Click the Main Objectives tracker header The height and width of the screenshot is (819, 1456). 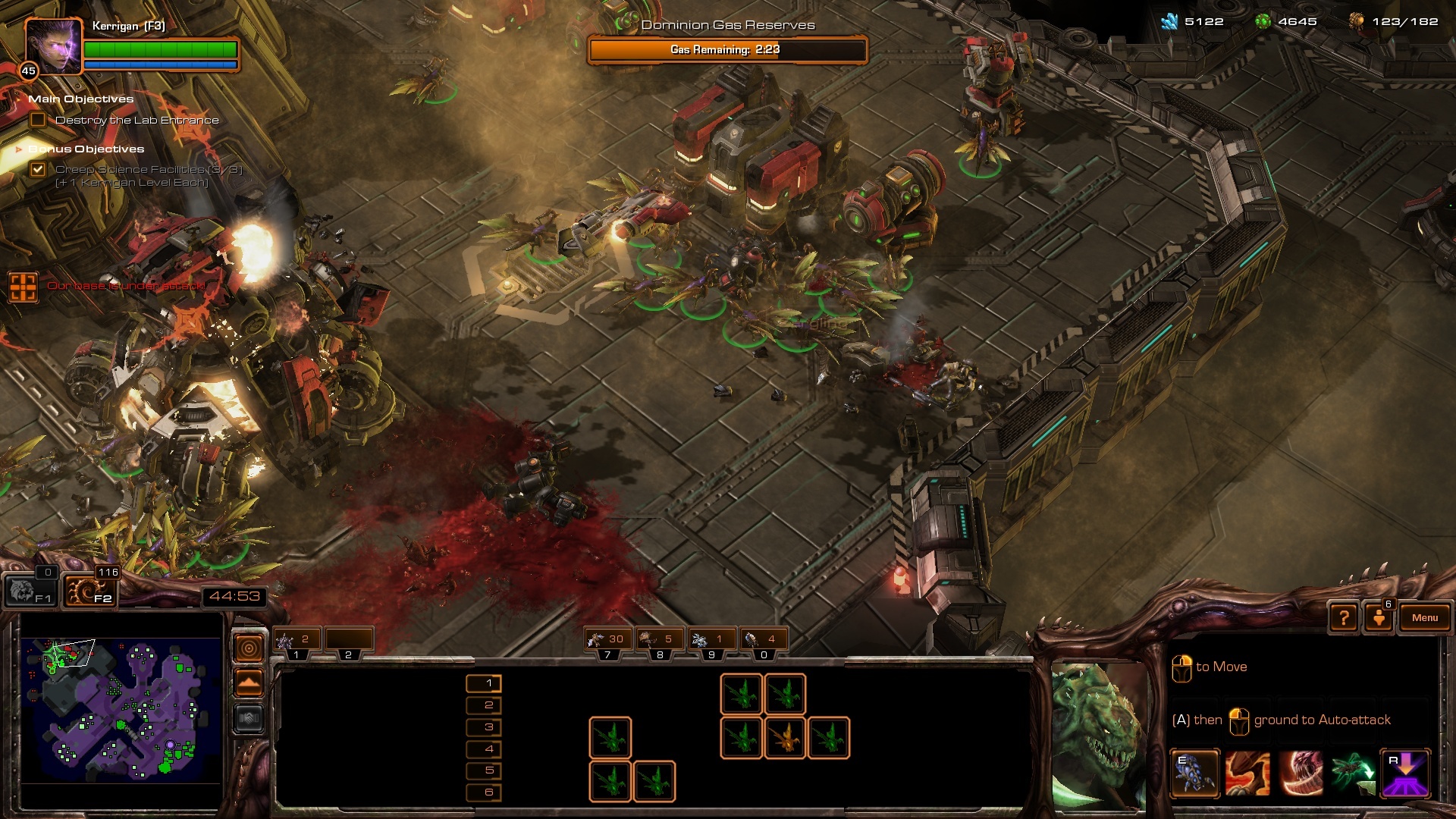(x=80, y=99)
